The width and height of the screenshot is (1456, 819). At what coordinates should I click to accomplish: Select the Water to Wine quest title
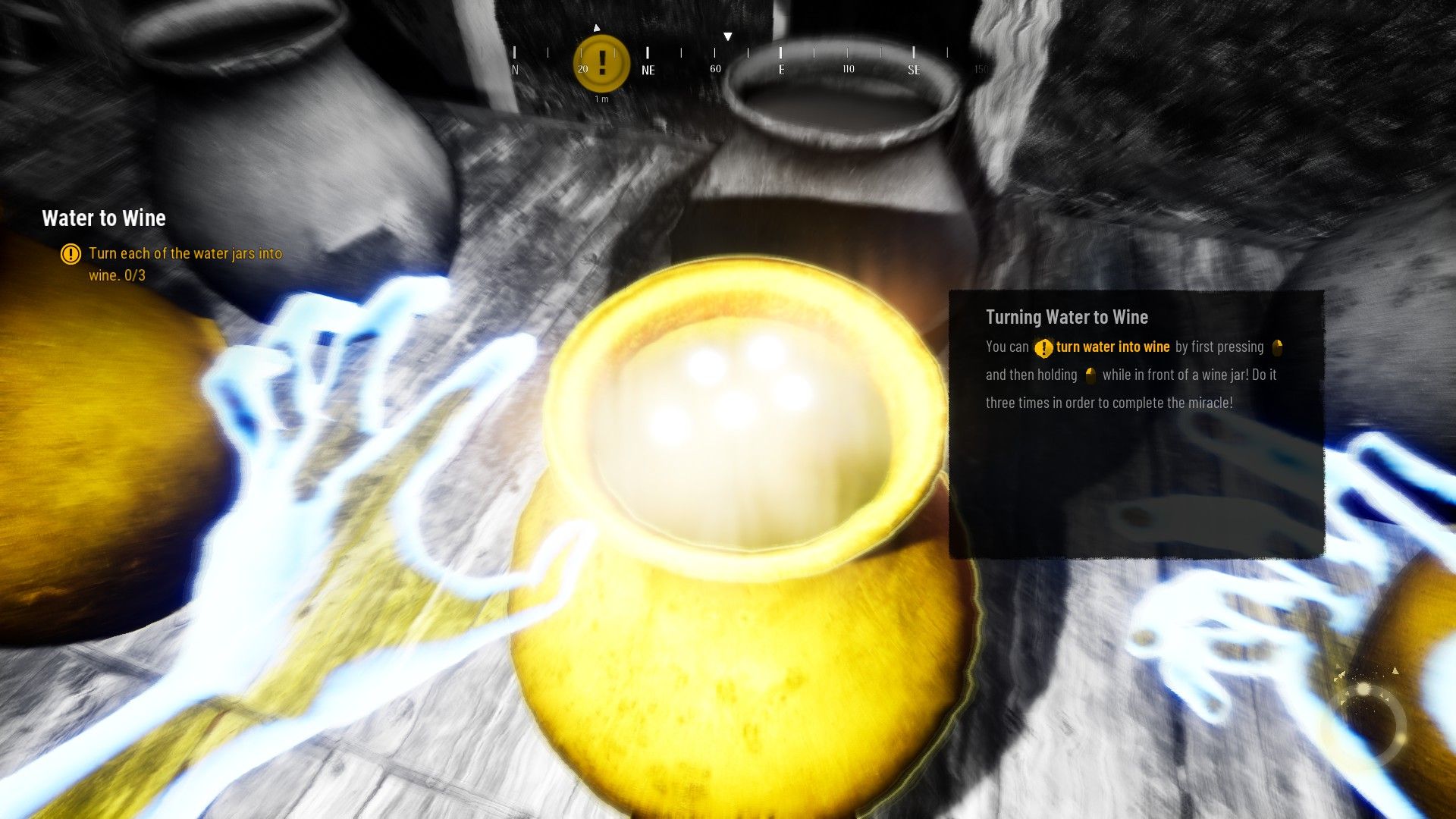point(104,218)
